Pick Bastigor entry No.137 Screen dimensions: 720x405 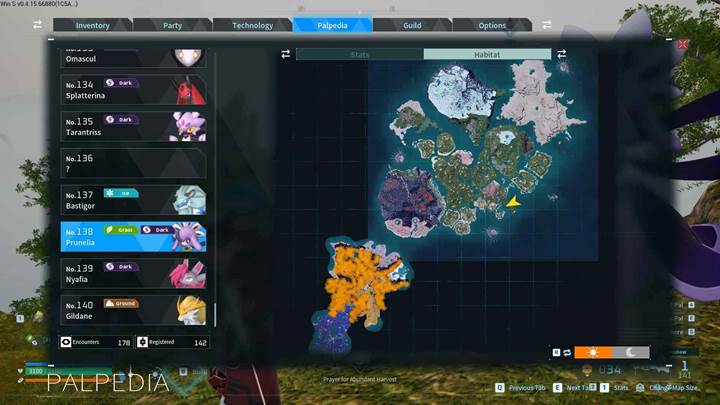pyautogui.click(x=133, y=200)
